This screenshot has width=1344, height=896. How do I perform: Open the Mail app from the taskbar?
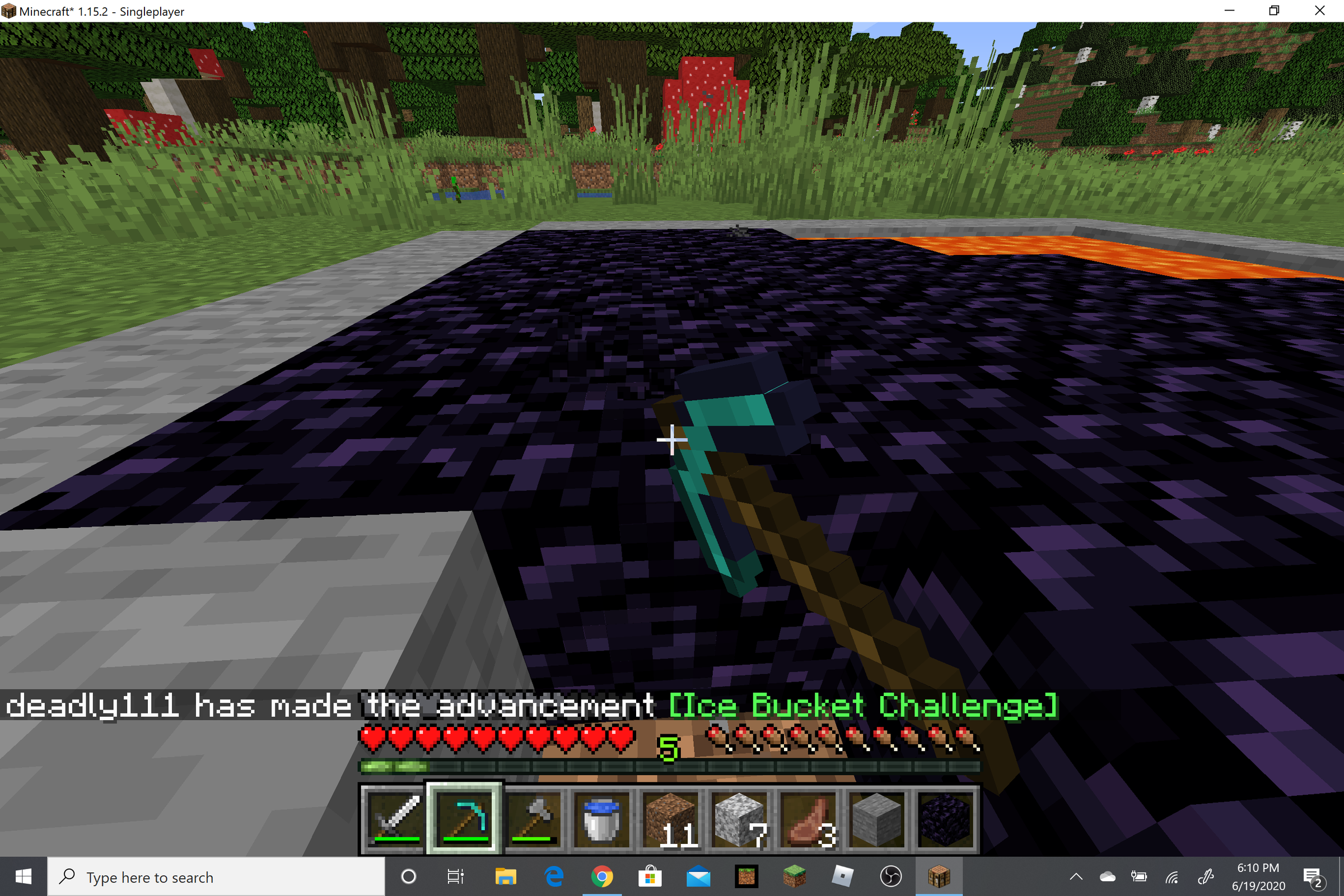pos(698,876)
